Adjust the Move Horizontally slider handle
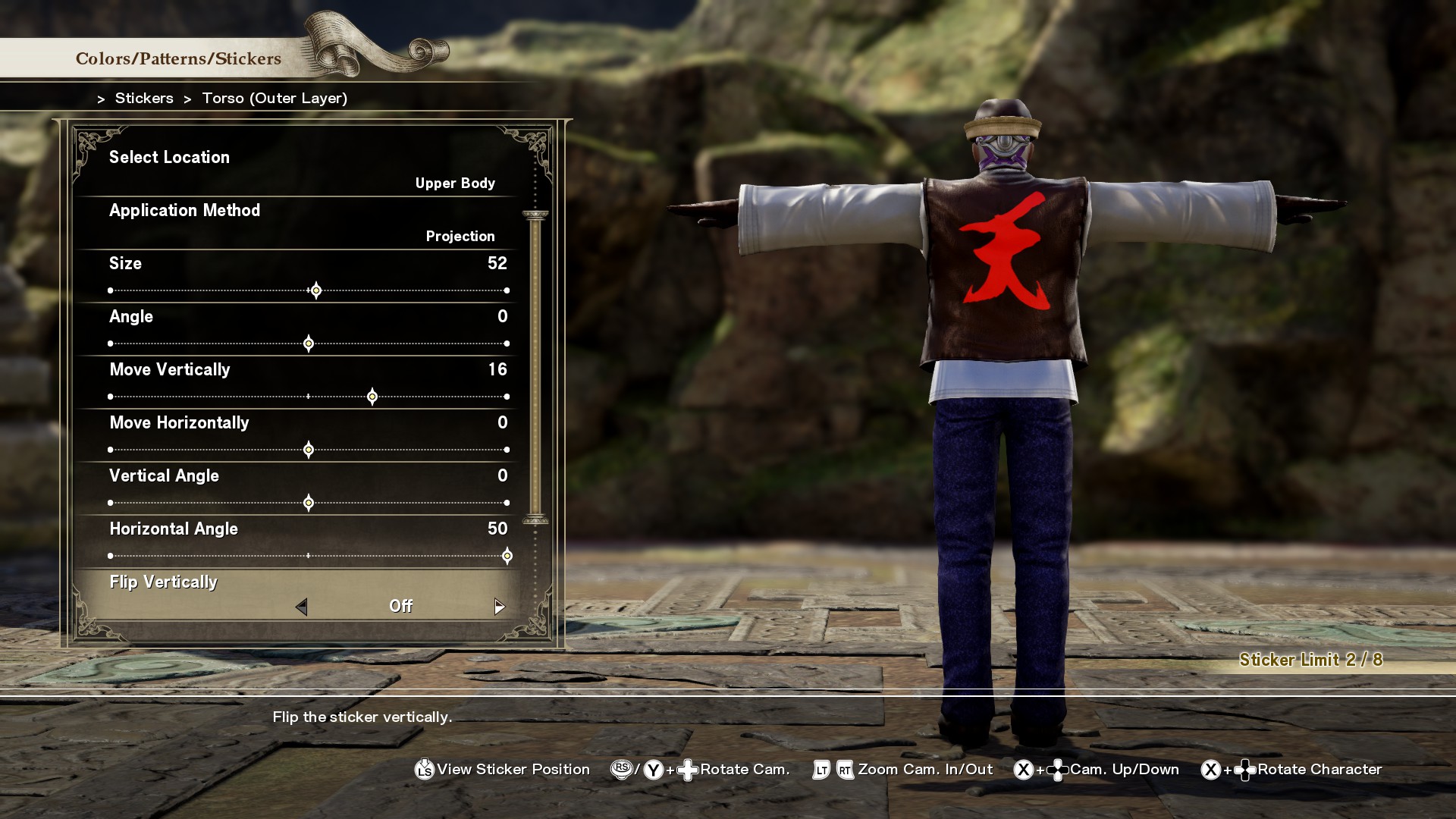This screenshot has width=1456, height=819. pyautogui.click(x=309, y=450)
